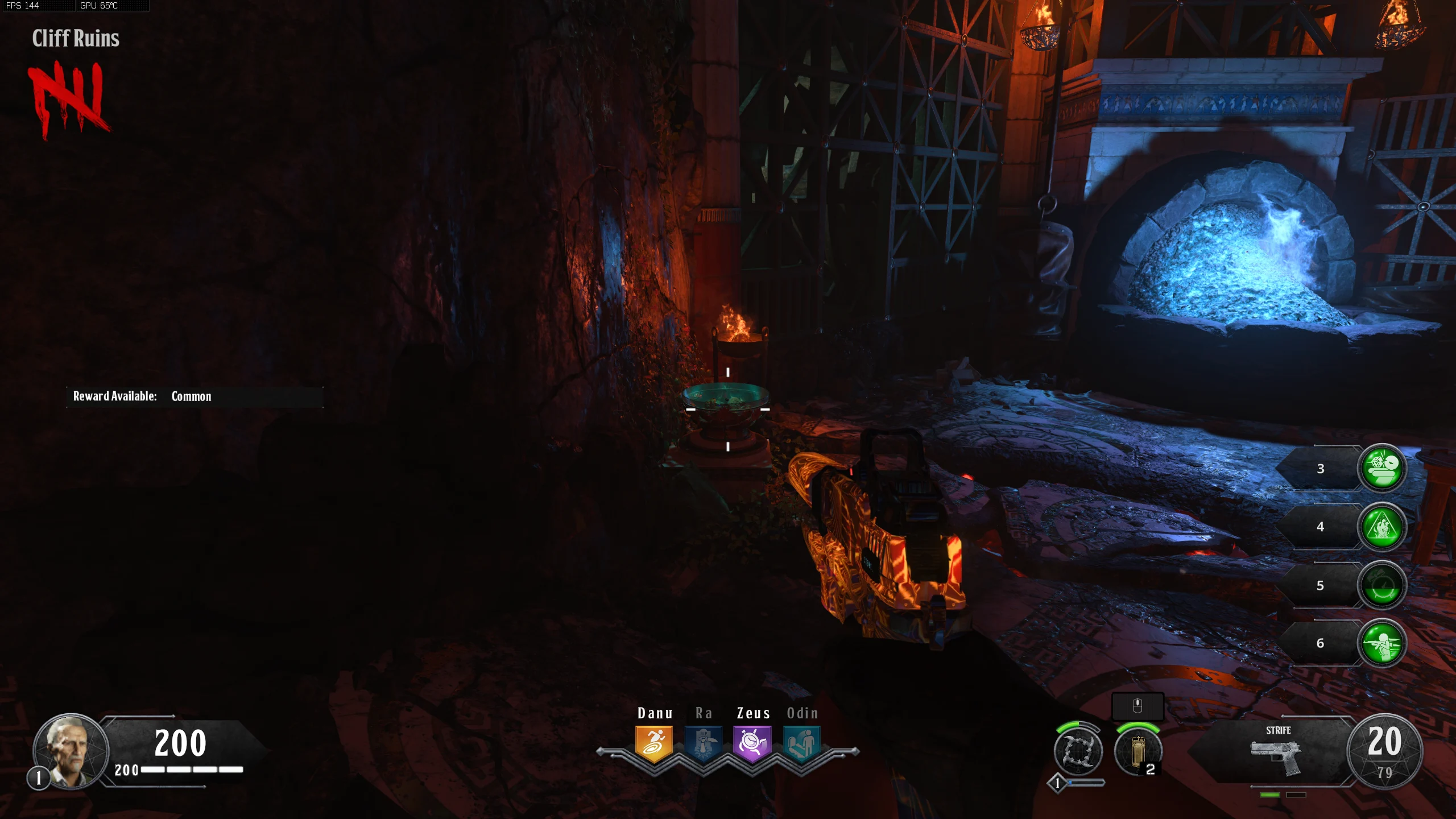The height and width of the screenshot is (819, 1456).
Task: Activate elixir 3 with the dice icon
Action: point(1382,468)
